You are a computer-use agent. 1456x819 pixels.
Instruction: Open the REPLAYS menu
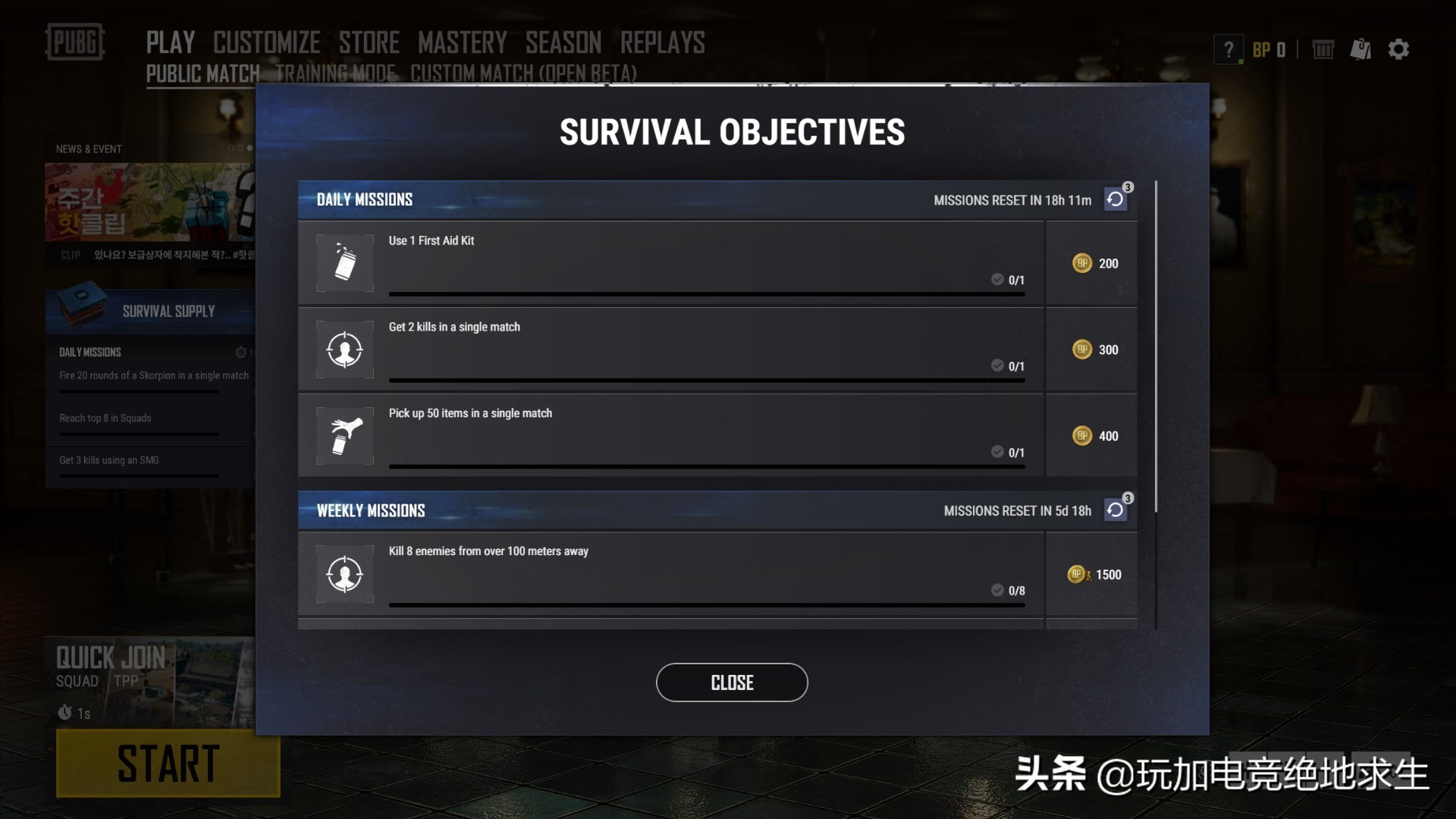[x=663, y=42]
